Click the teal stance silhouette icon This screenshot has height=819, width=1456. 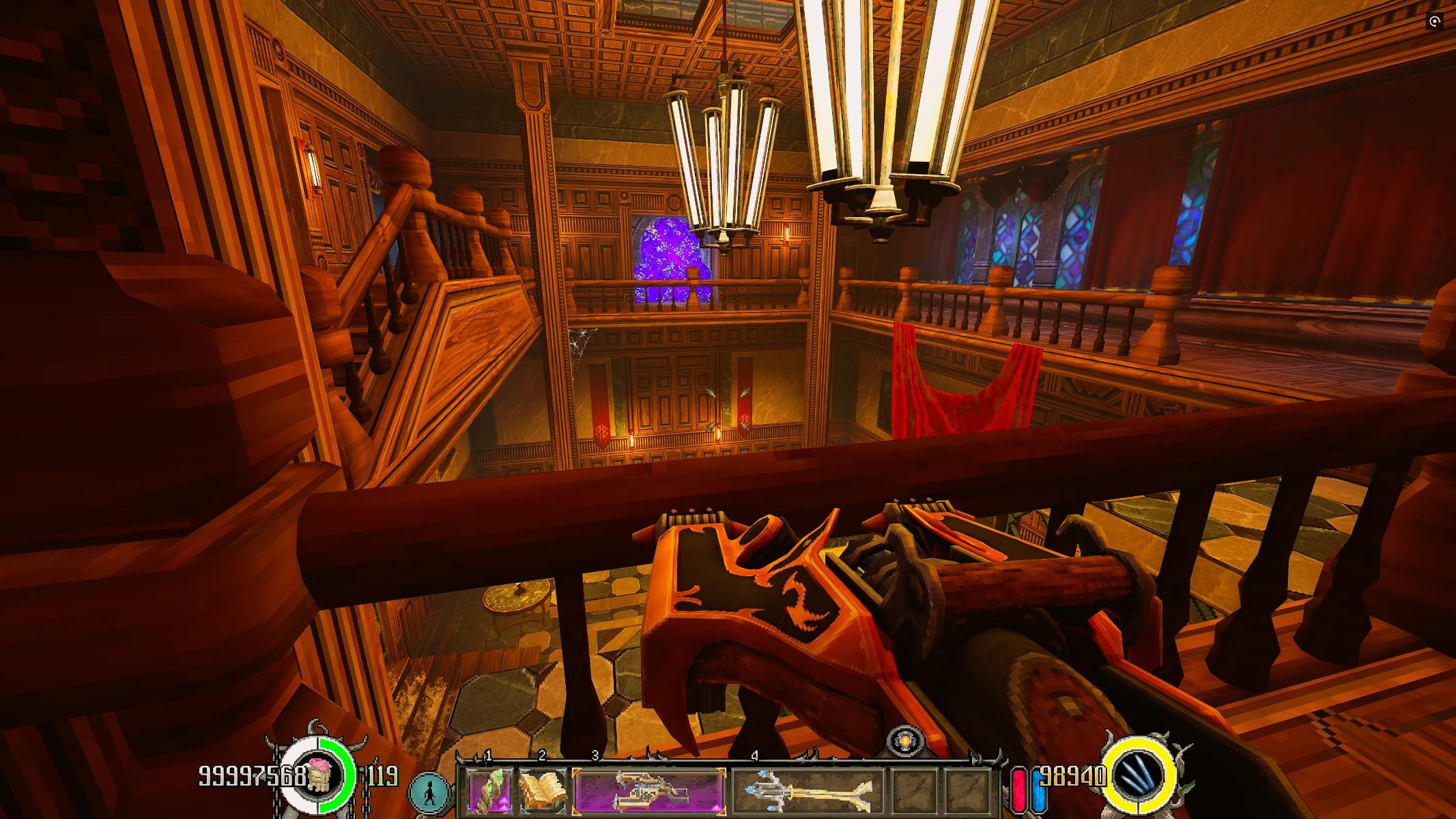[x=431, y=790]
